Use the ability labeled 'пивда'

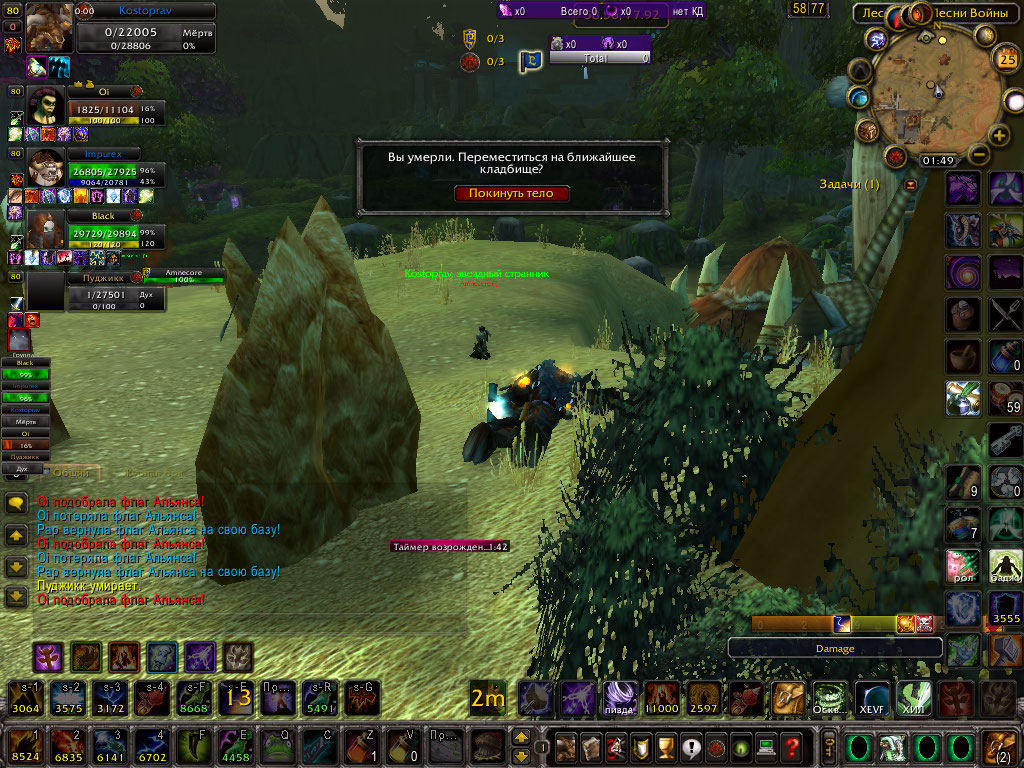[618, 698]
